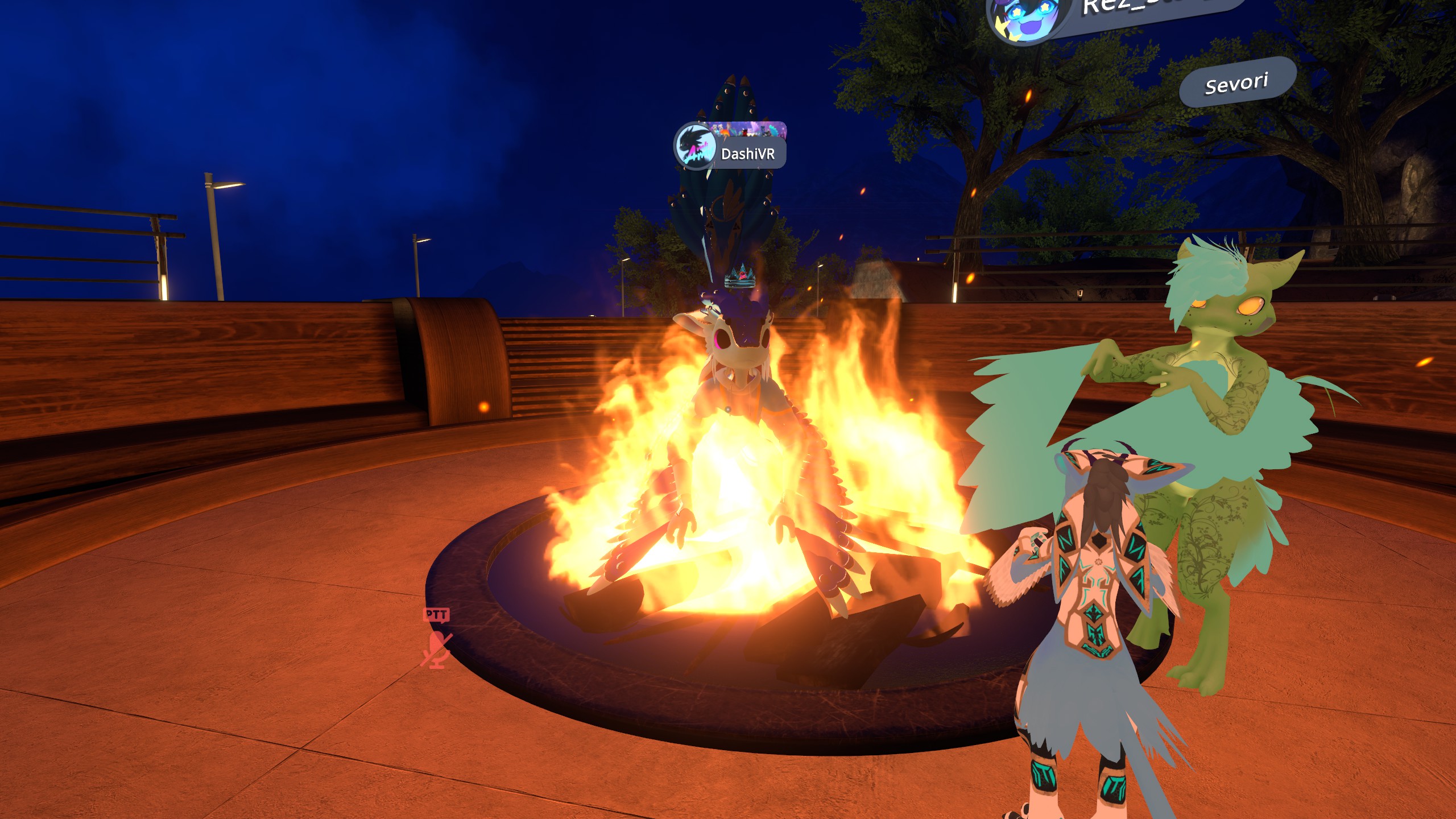Screen dimensions: 1456x819
Task: Select the DashiVR nameplate
Action: (747, 154)
